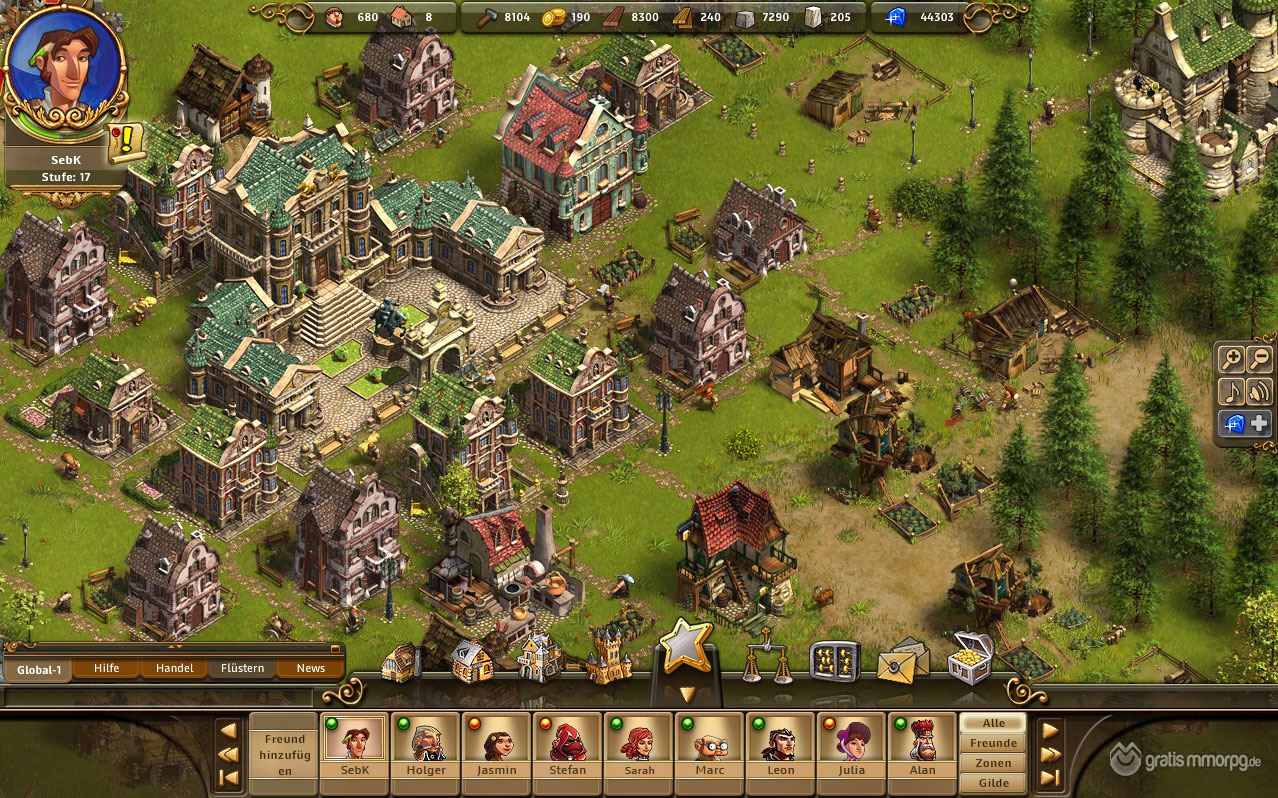The width and height of the screenshot is (1278, 798).
Task: Select friend Holger in friends bar
Action: point(426,746)
